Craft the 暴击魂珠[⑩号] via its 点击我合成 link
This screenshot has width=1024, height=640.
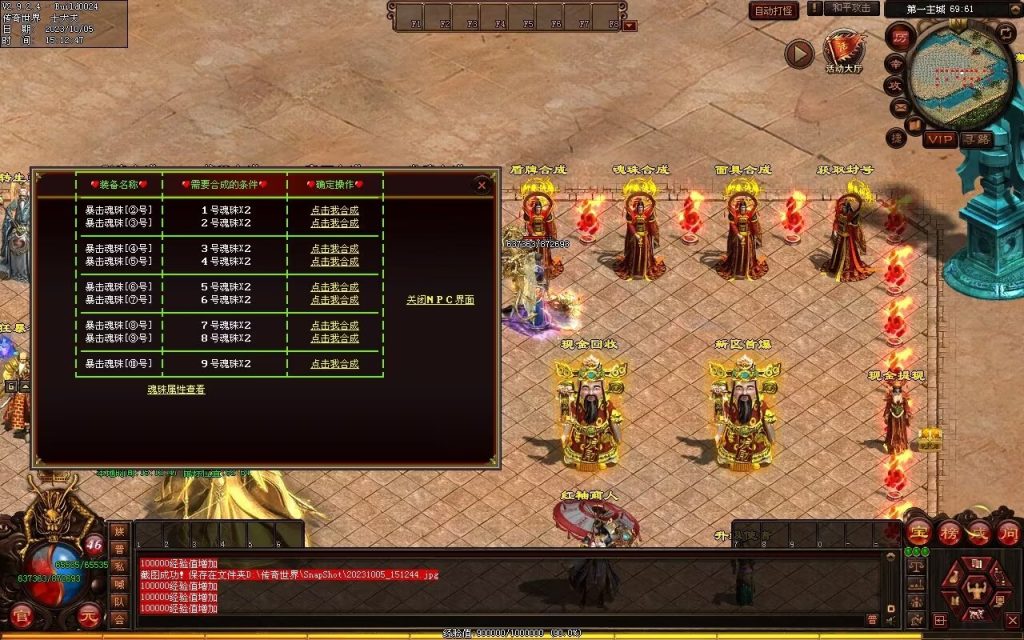[334, 364]
